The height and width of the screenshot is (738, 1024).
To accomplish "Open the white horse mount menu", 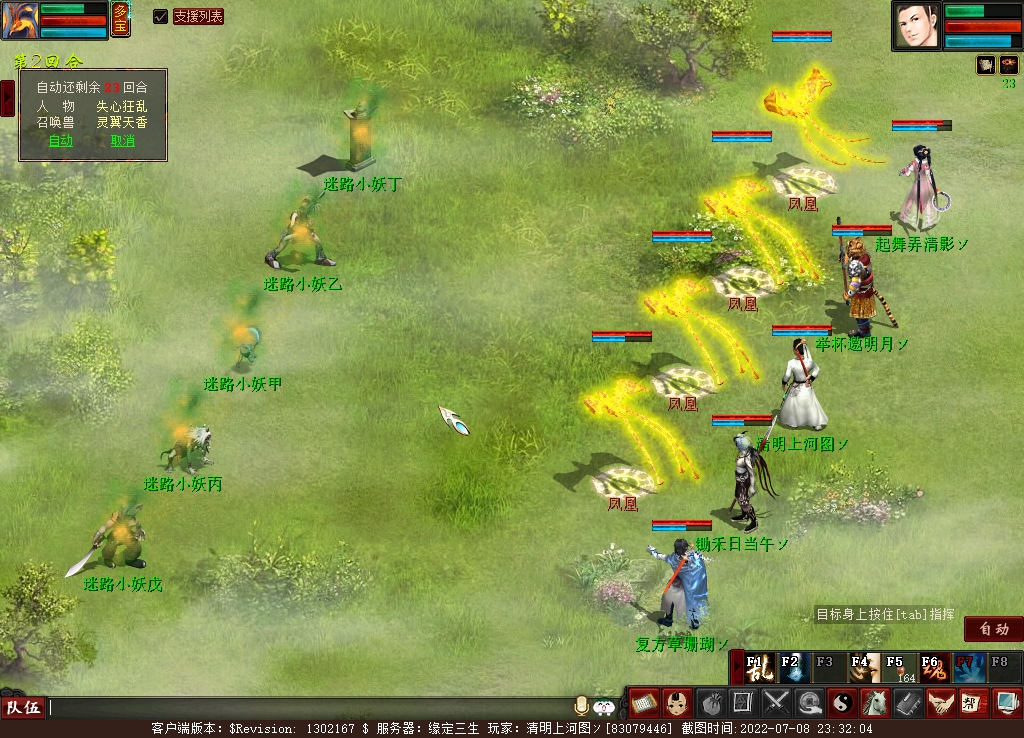I will (x=875, y=703).
